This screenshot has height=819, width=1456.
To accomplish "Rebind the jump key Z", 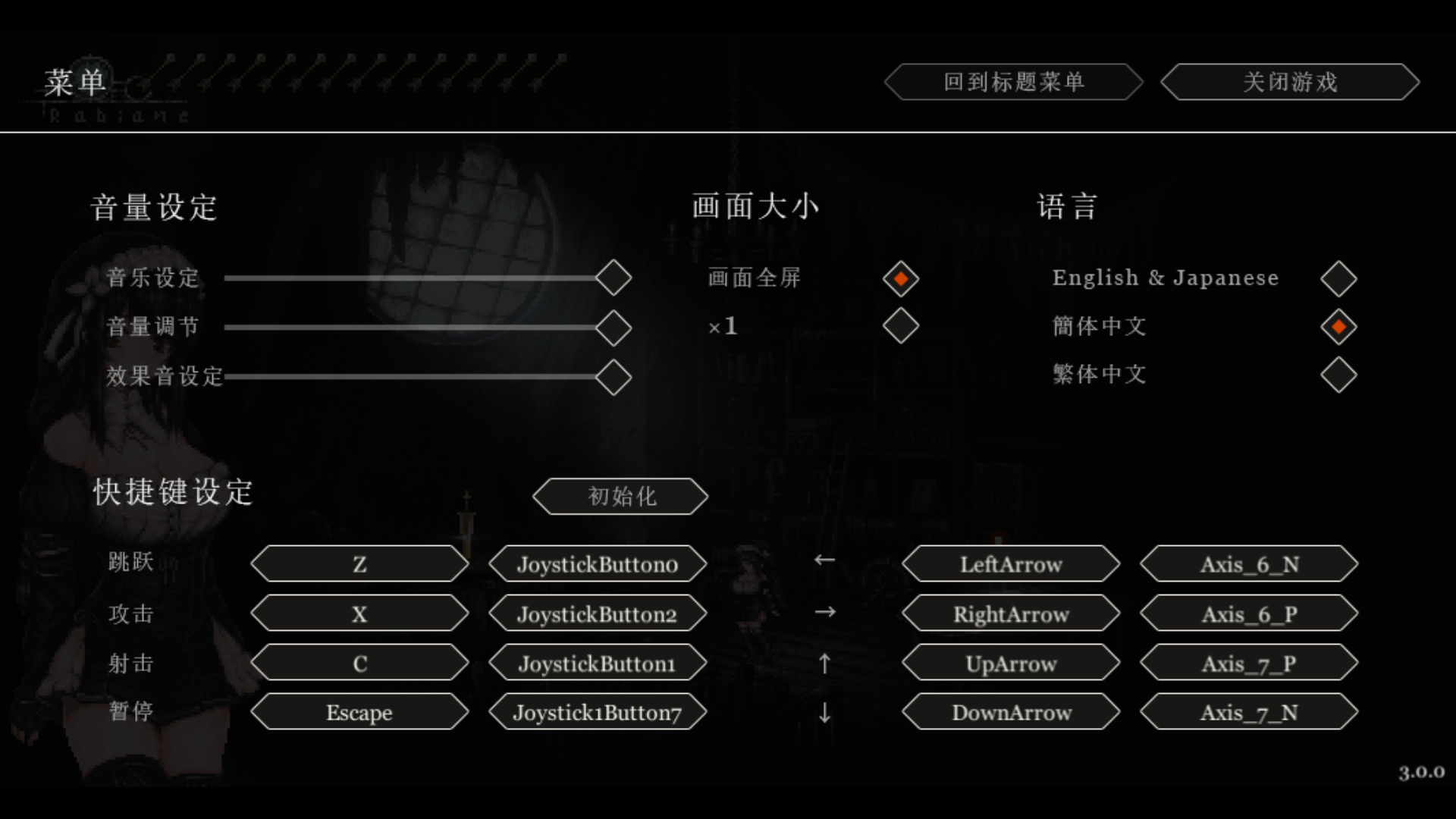I will (359, 564).
